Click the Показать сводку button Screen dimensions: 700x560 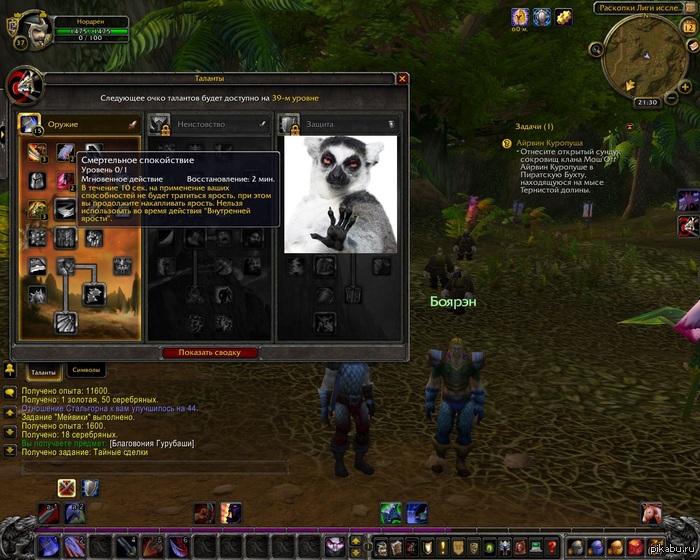[x=210, y=353]
